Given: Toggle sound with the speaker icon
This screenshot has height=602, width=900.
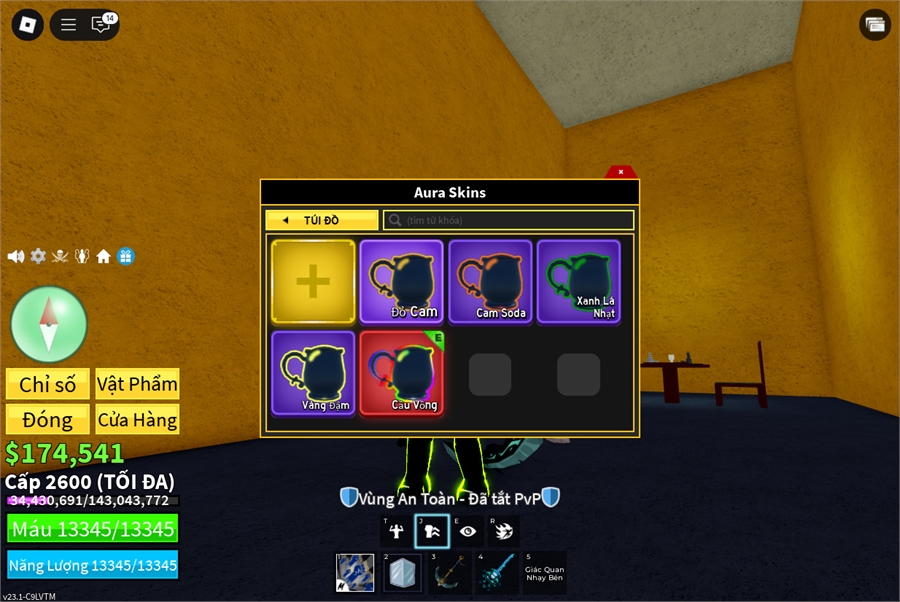Looking at the screenshot, I should (x=16, y=256).
